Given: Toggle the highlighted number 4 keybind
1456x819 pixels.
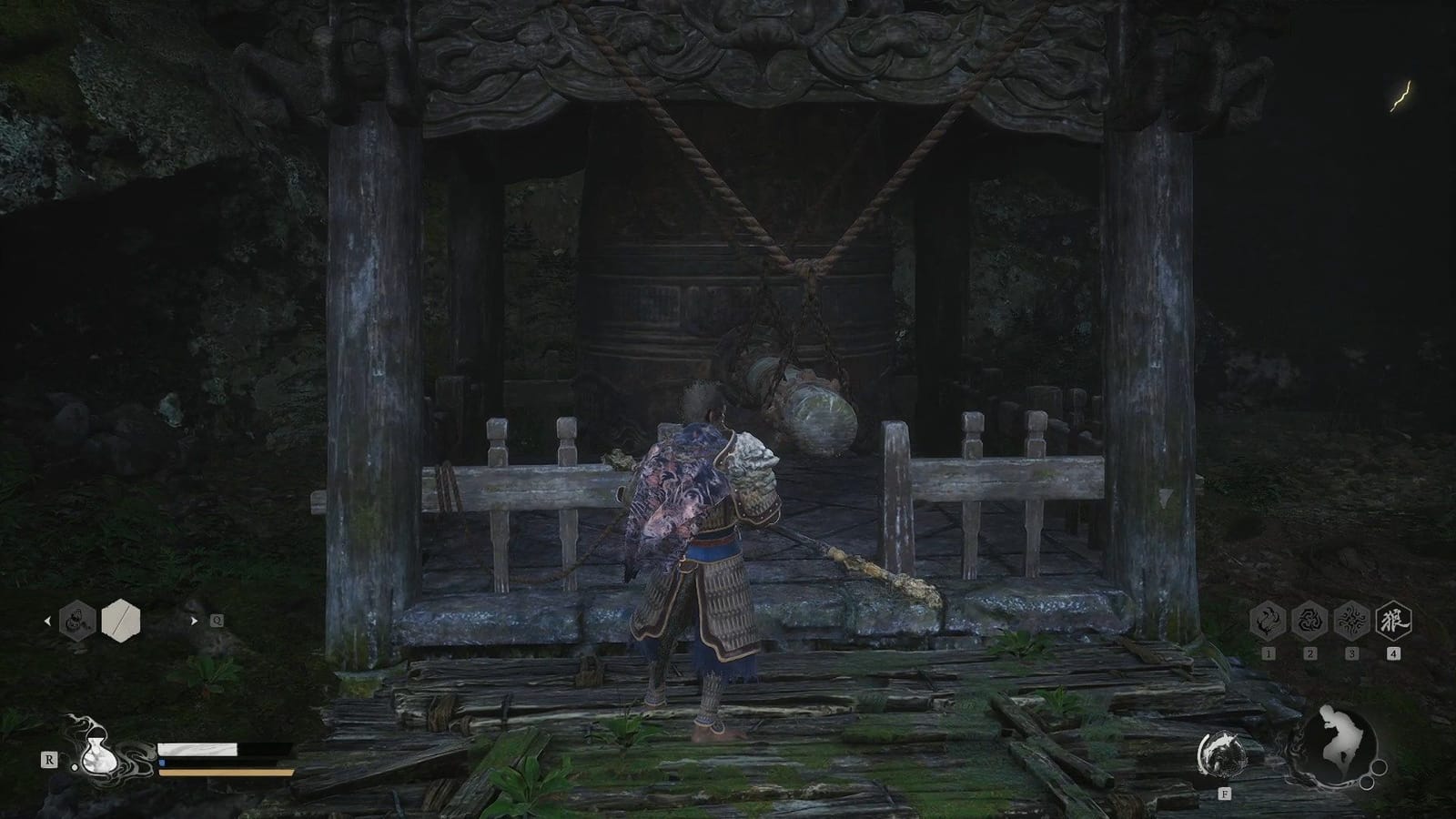Looking at the screenshot, I should pos(1393,652).
